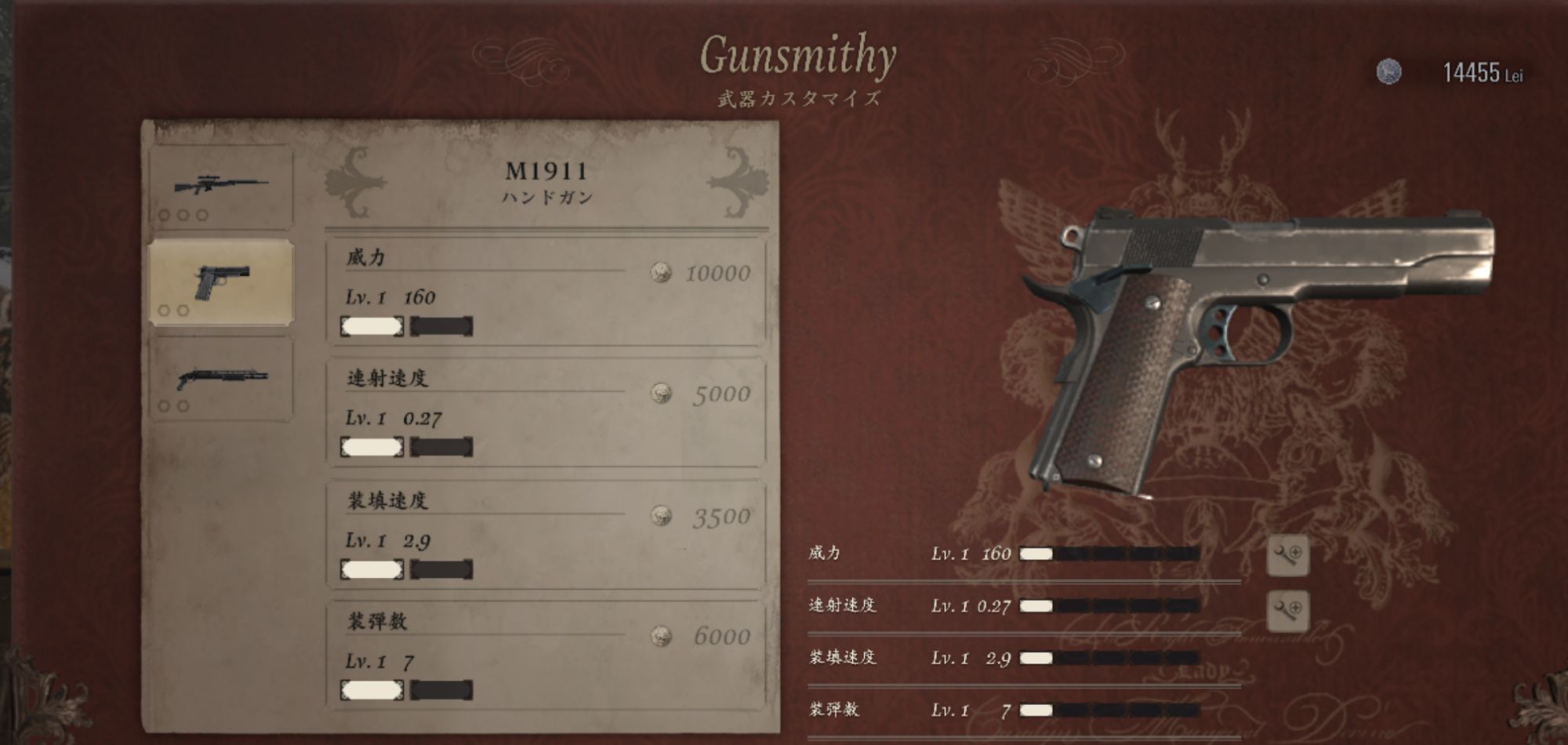This screenshot has height=745, width=1568.
Task: Select the sniper rifle weapon slot
Action: [x=221, y=187]
